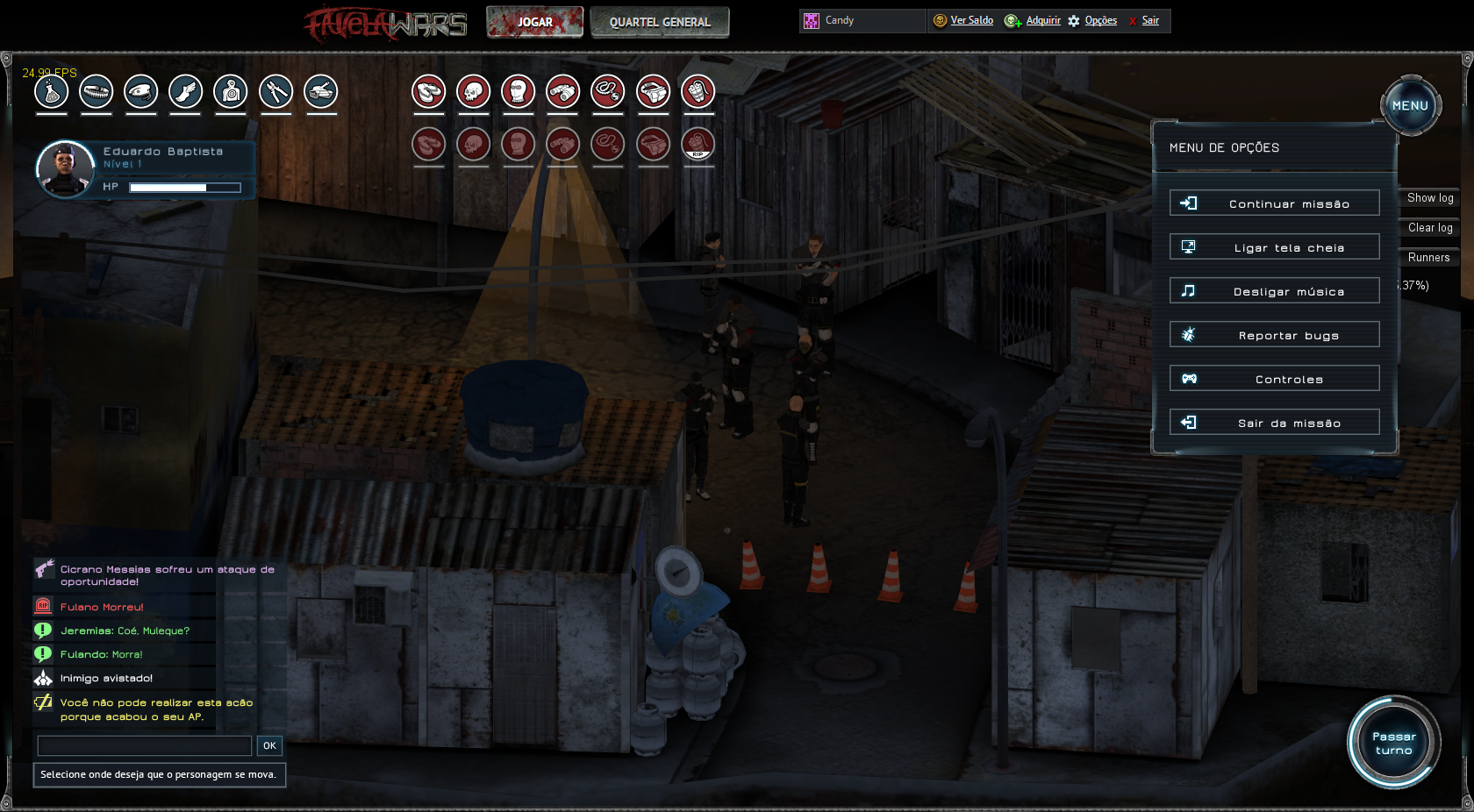1474x812 pixels.
Task: Open the Reportar bugs option
Action: [x=1274, y=335]
